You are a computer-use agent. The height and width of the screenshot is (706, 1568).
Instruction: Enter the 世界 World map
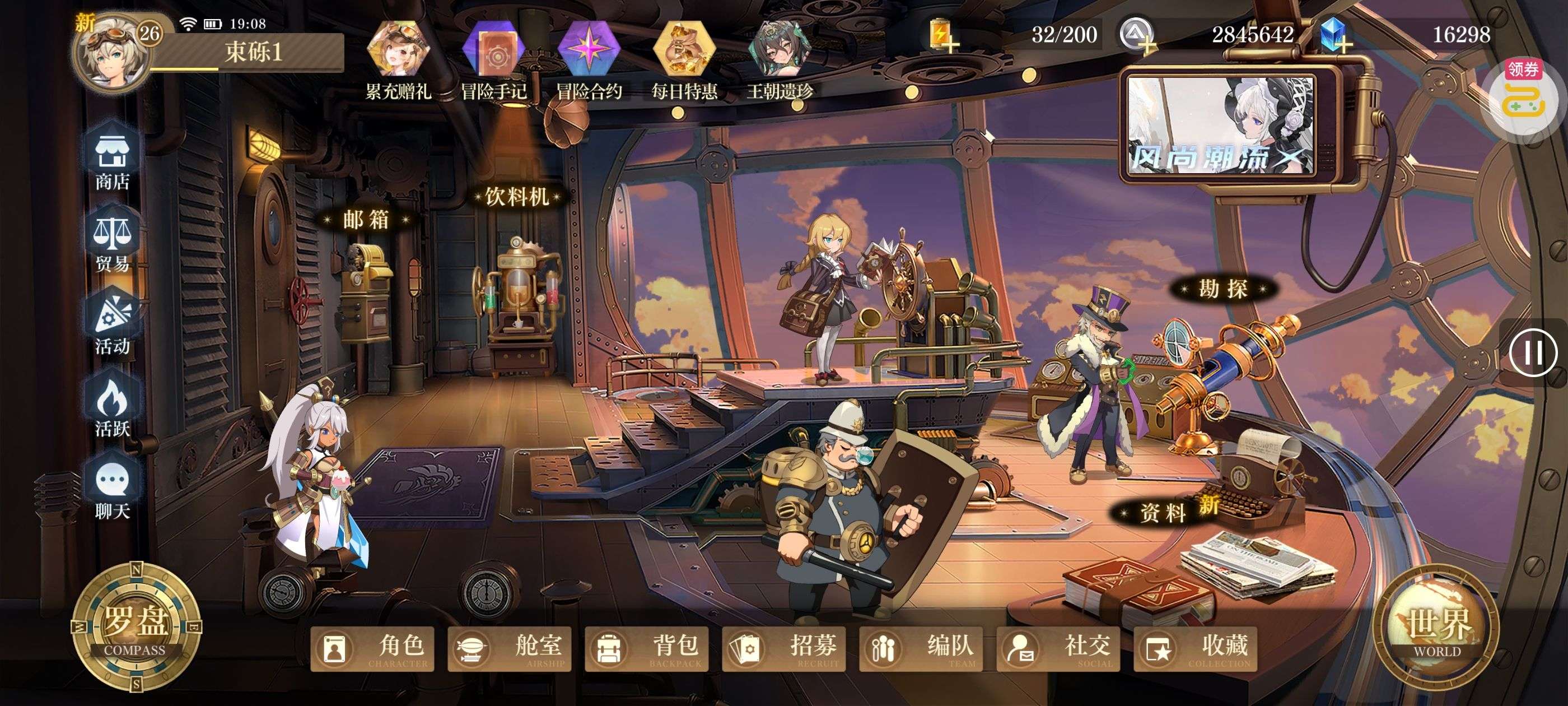coord(1436,628)
